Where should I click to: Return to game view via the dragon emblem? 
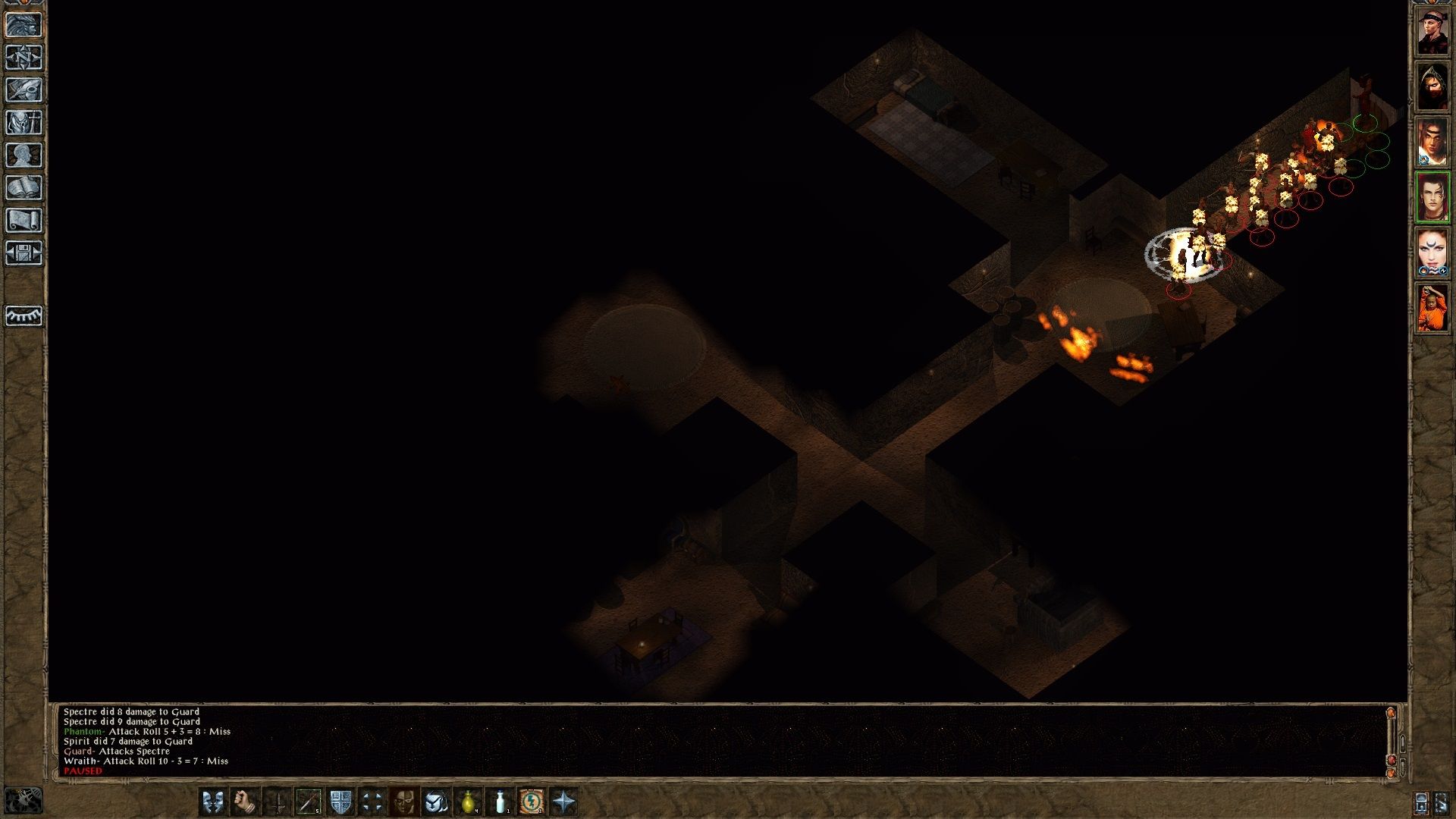[25, 23]
